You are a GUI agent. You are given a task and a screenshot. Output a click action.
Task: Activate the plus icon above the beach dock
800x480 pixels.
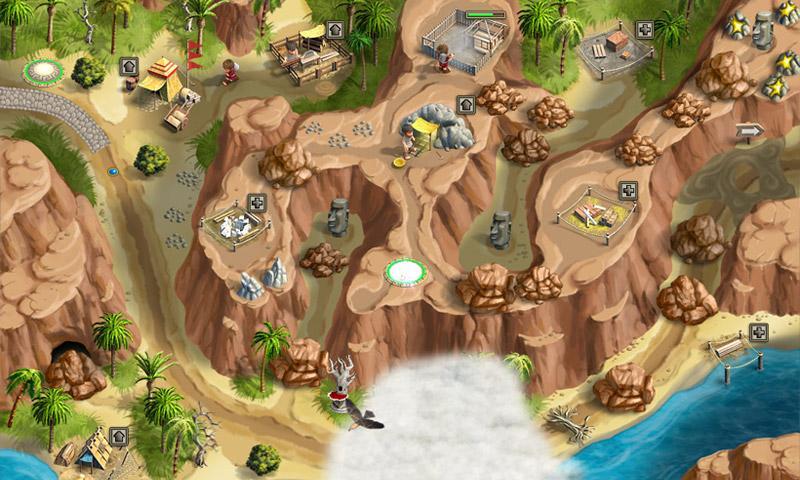coord(759,333)
